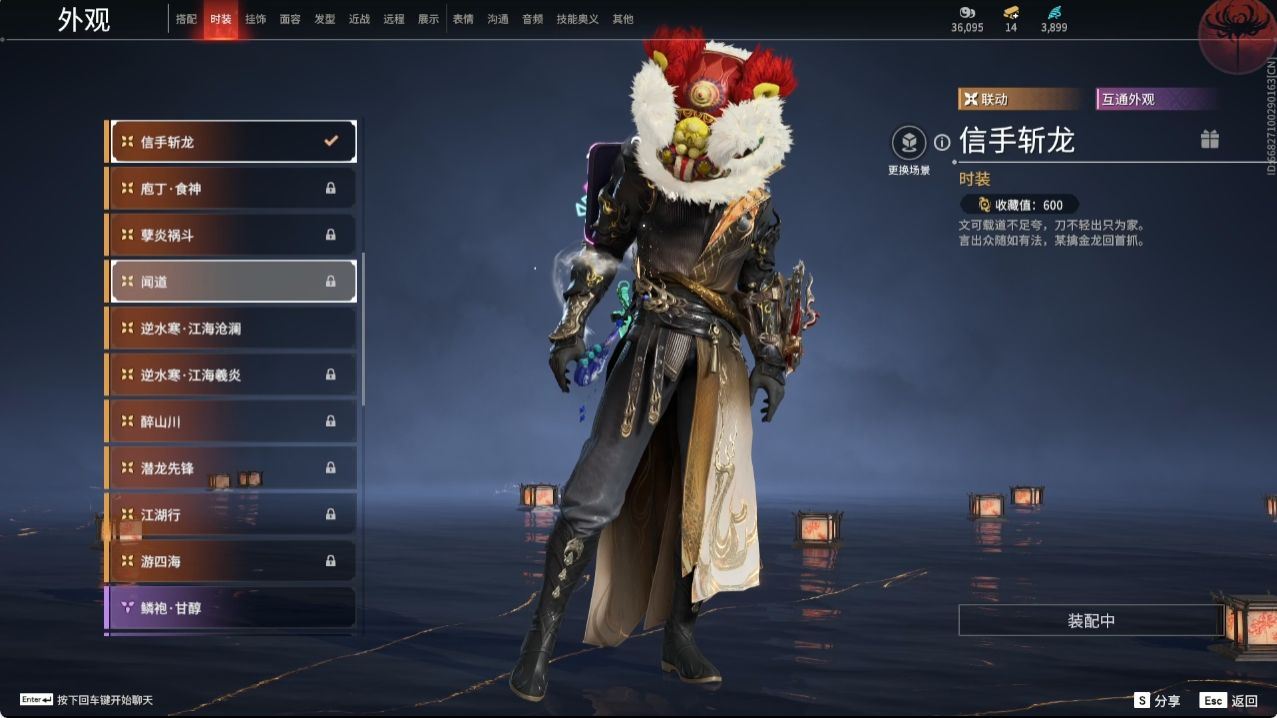
Task: Select the 鳞袍·甘醇 outfit entry
Action: (231, 607)
